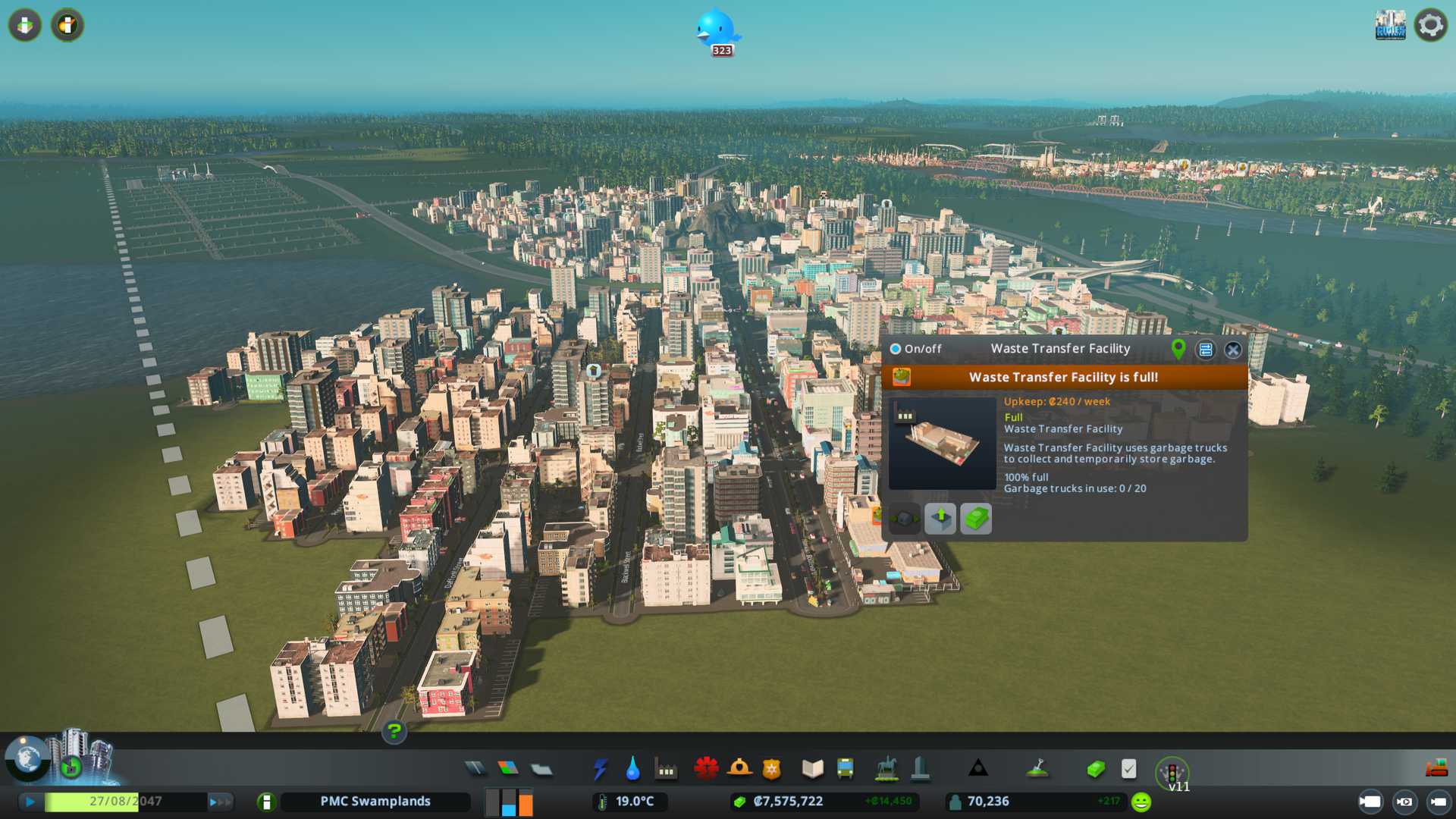This screenshot has height=819, width=1456.
Task: Open the electricity lightning bolt menu
Action: (600, 769)
